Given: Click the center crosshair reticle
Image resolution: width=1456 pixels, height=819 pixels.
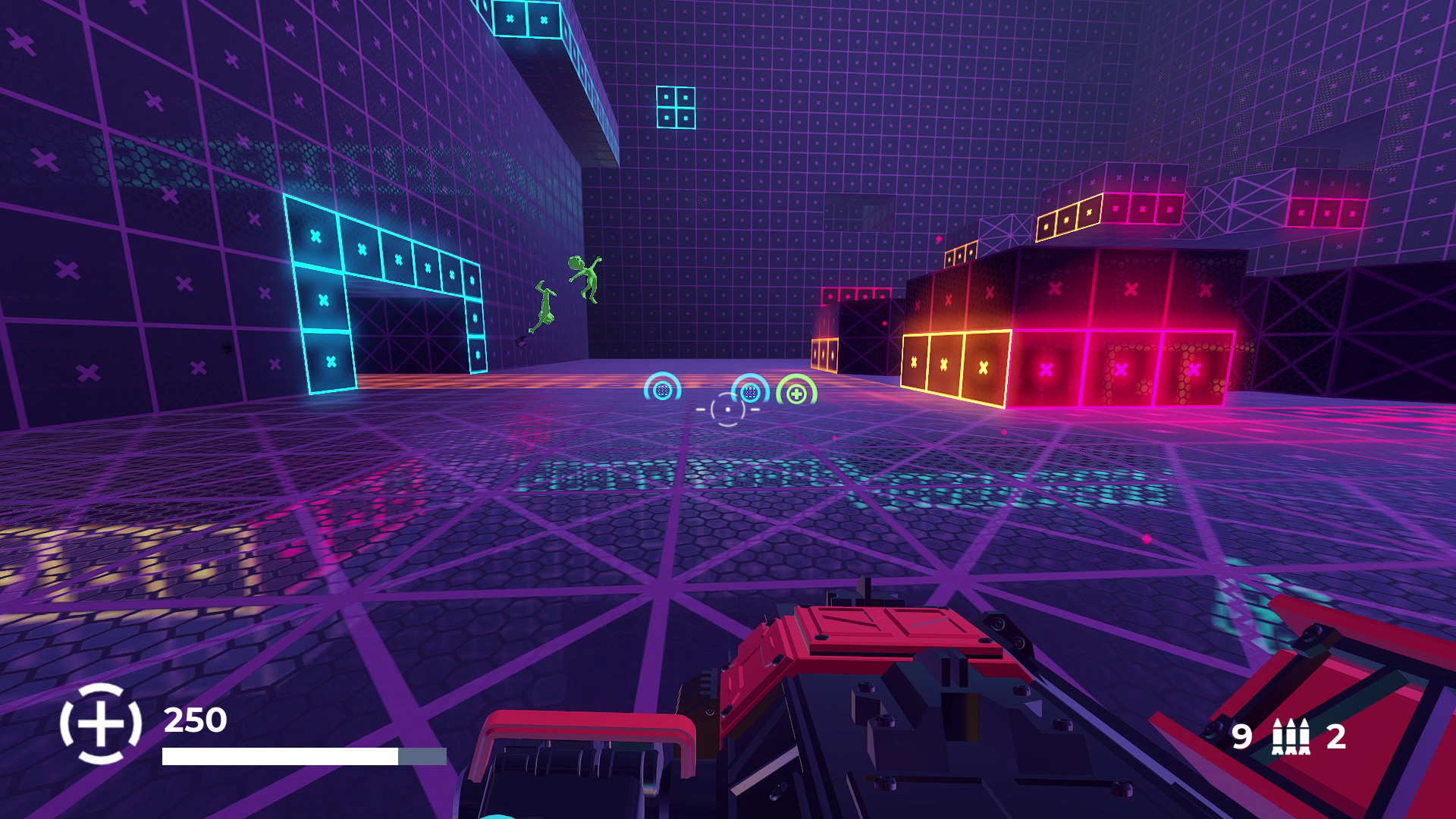Looking at the screenshot, I should (727, 408).
